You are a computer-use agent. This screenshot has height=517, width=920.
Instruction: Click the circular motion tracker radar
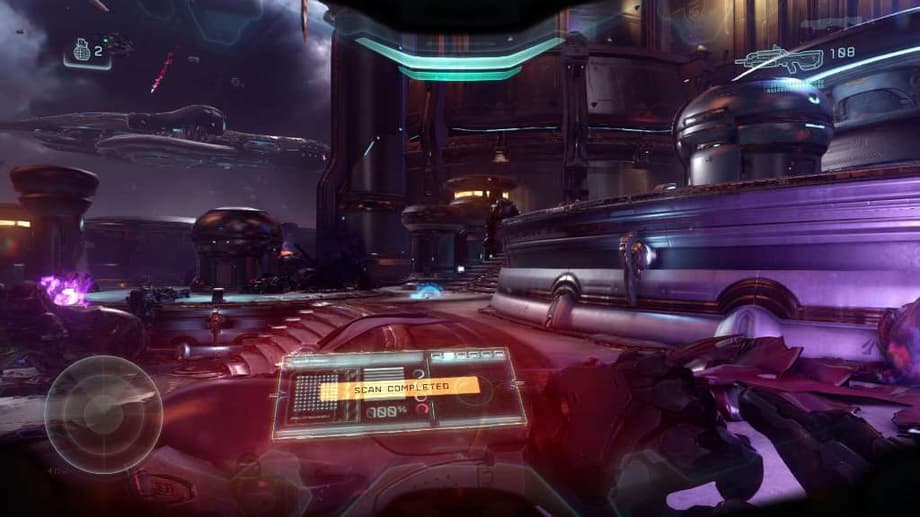[x=103, y=413]
